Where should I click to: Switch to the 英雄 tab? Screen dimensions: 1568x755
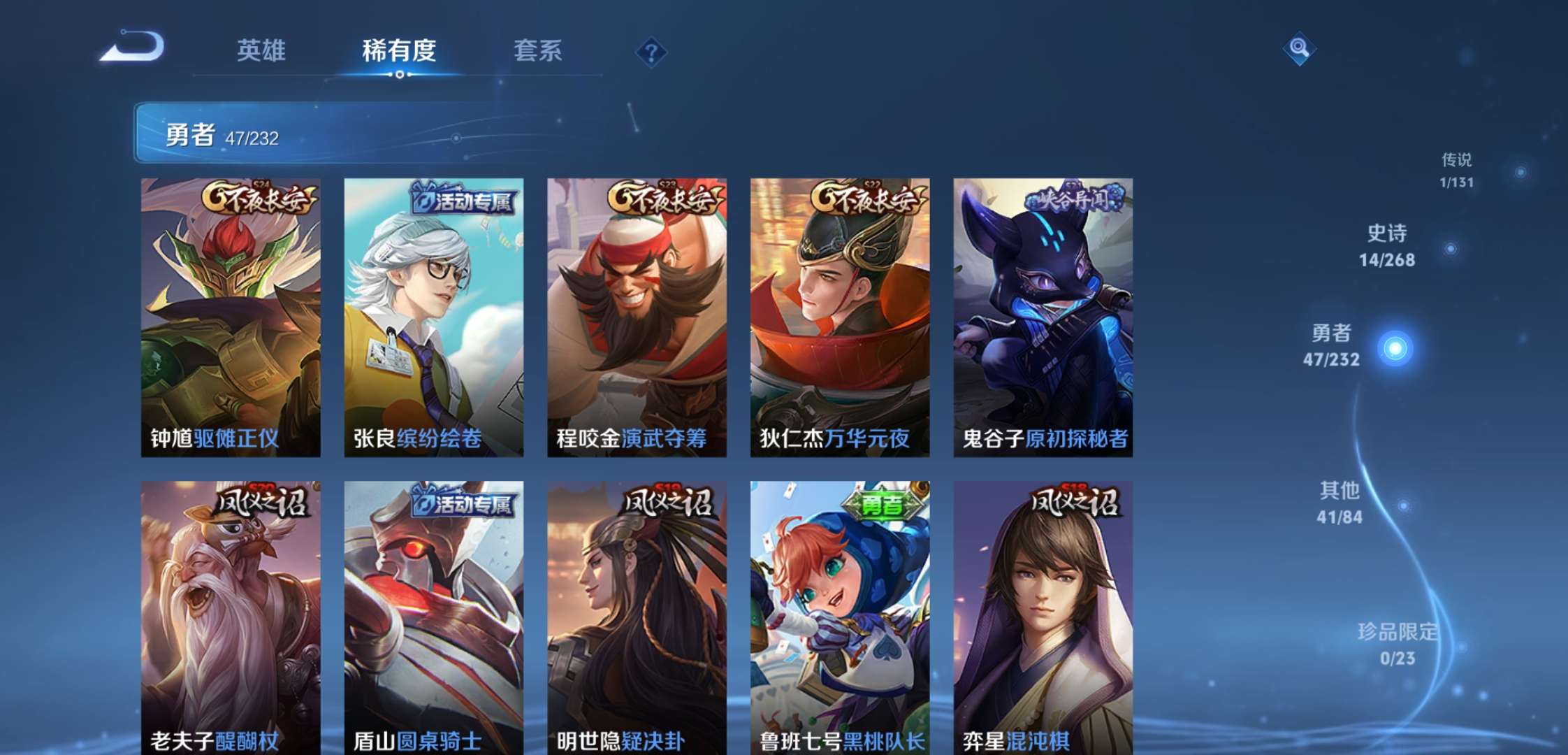click(x=263, y=51)
